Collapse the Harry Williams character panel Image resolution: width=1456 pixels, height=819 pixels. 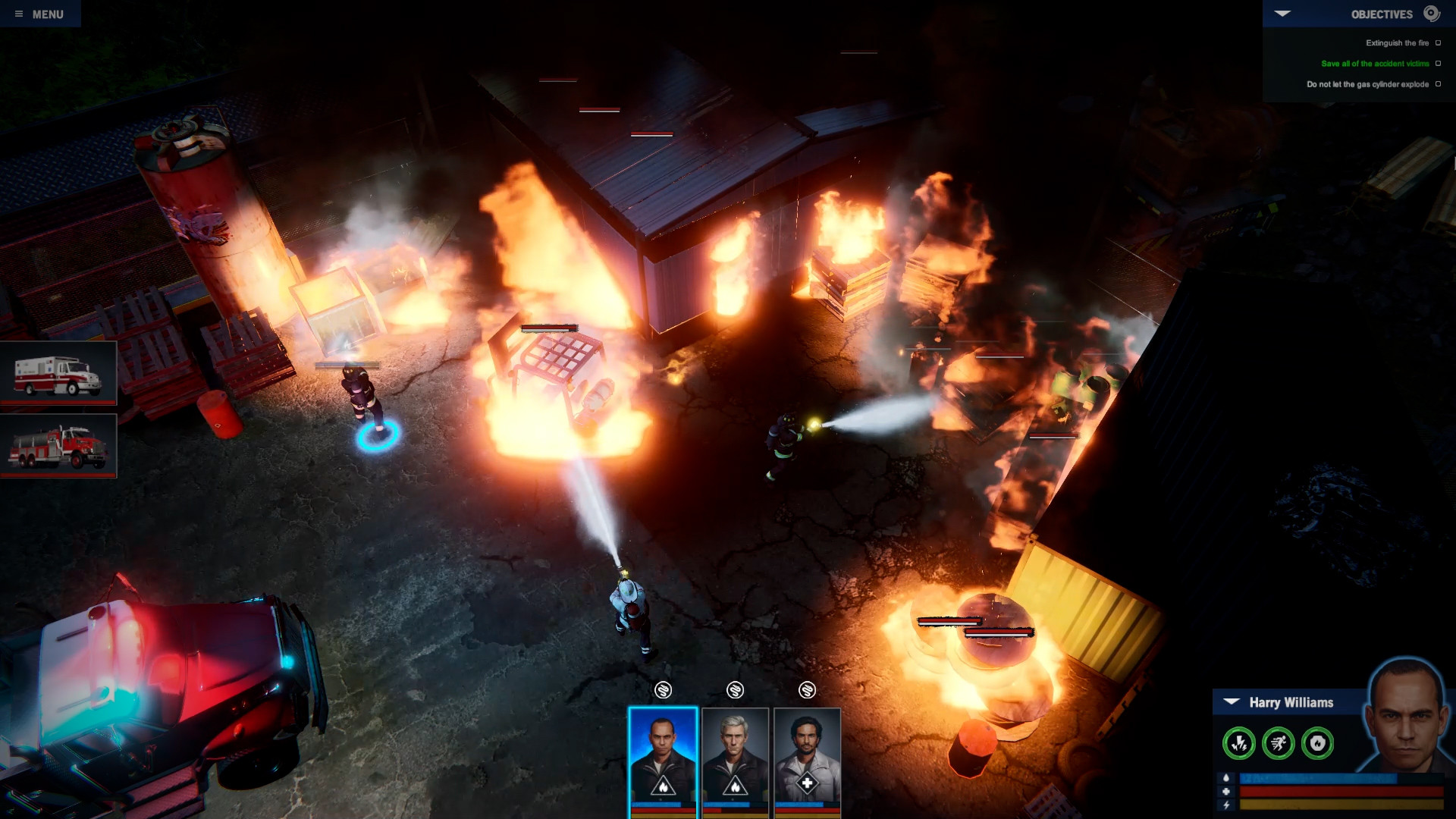[x=1231, y=701]
